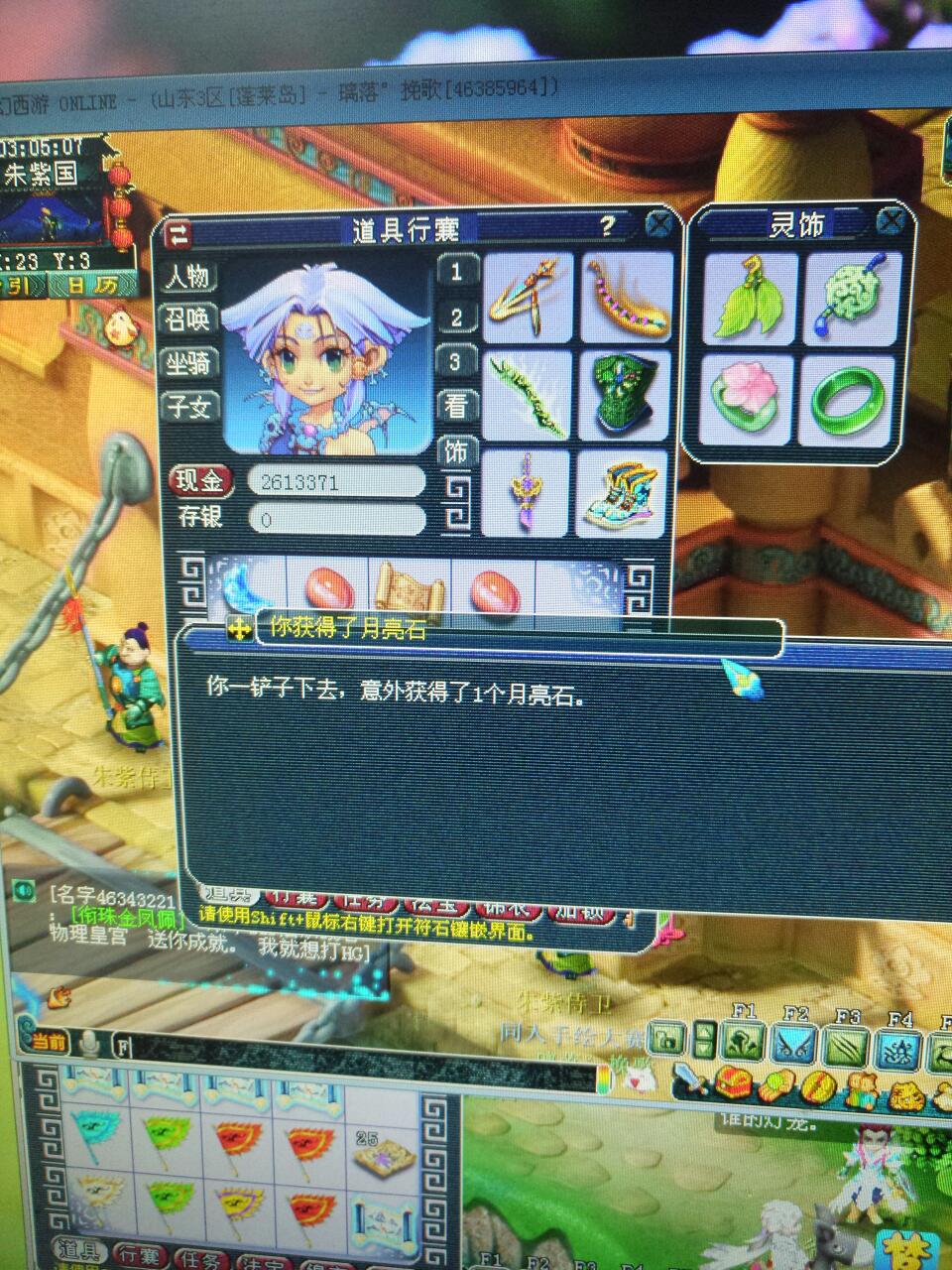
Task: Close the 道具行囊 inventory window
Action: (658, 226)
